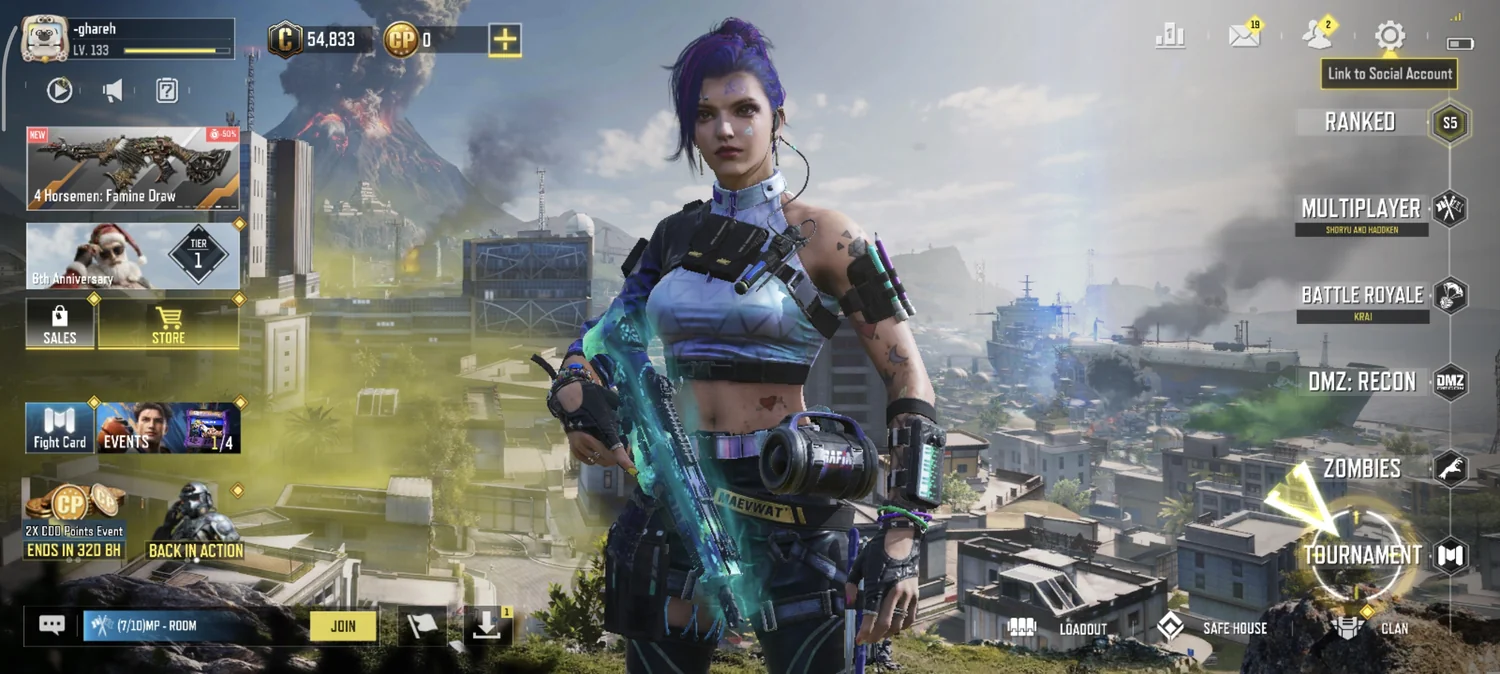The height and width of the screenshot is (674, 1500).
Task: Show the friends list icon
Action: pos(1317,37)
